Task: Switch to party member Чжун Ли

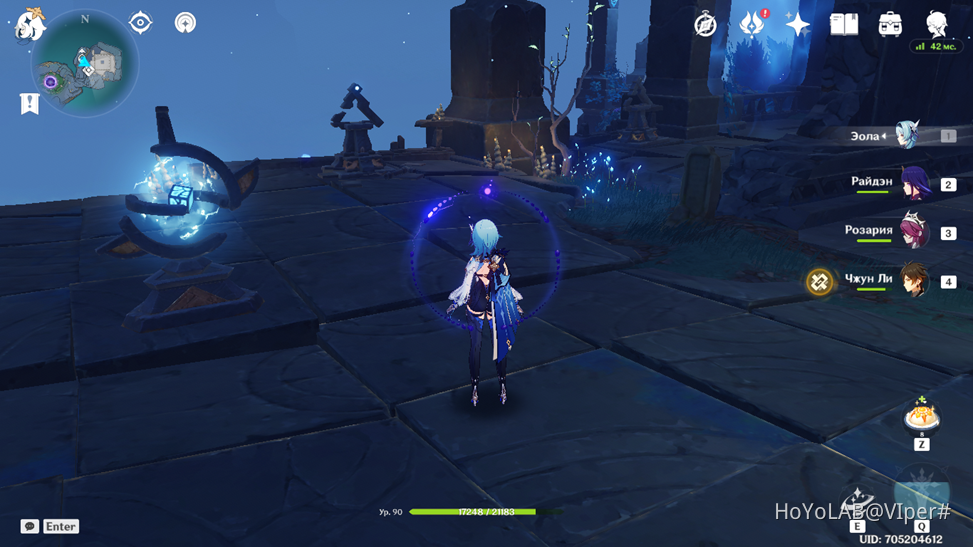Action: click(x=914, y=281)
